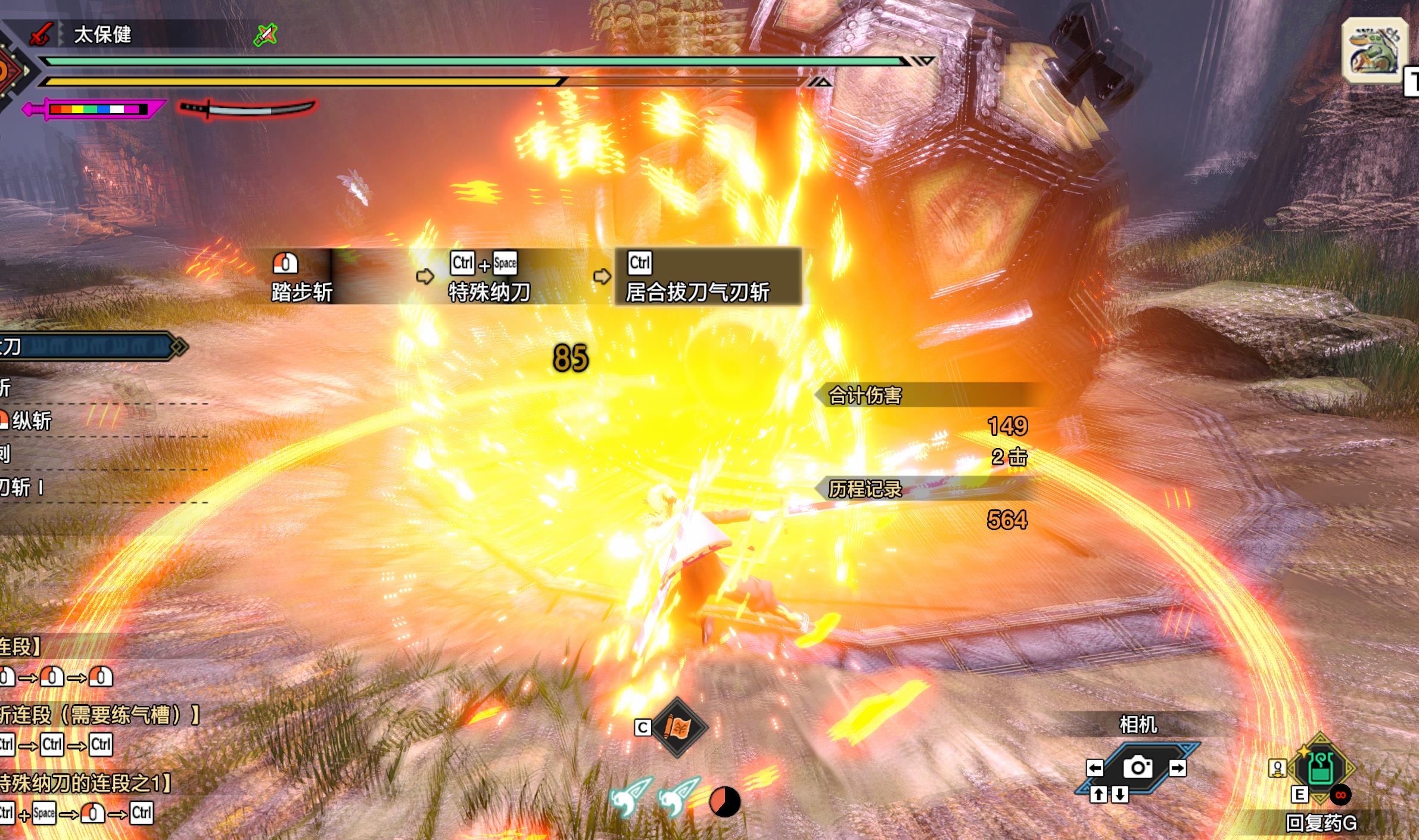This screenshot has width=1419, height=840.
Task: Select the 回复药G item slot
Action: 1321,770
